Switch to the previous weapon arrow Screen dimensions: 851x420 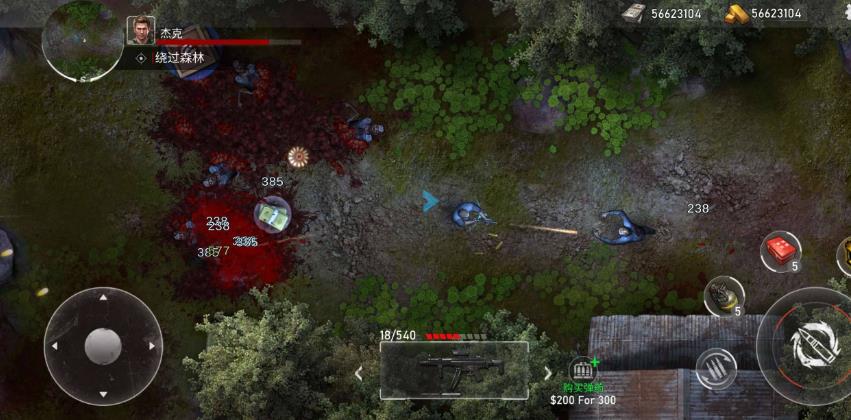click(x=360, y=373)
